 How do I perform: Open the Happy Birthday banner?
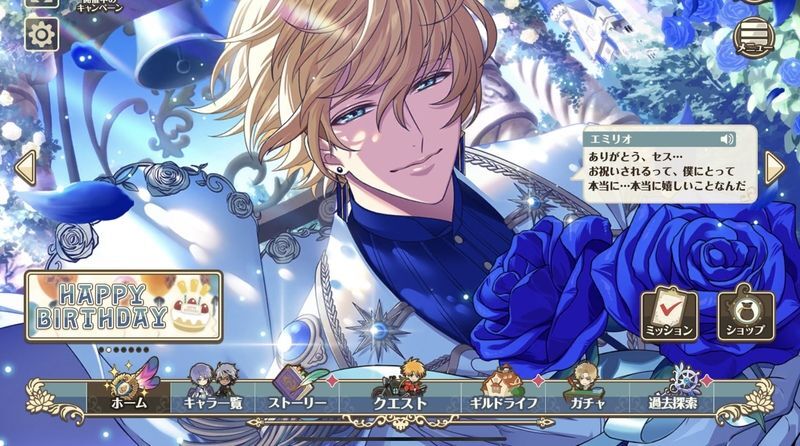coord(124,306)
